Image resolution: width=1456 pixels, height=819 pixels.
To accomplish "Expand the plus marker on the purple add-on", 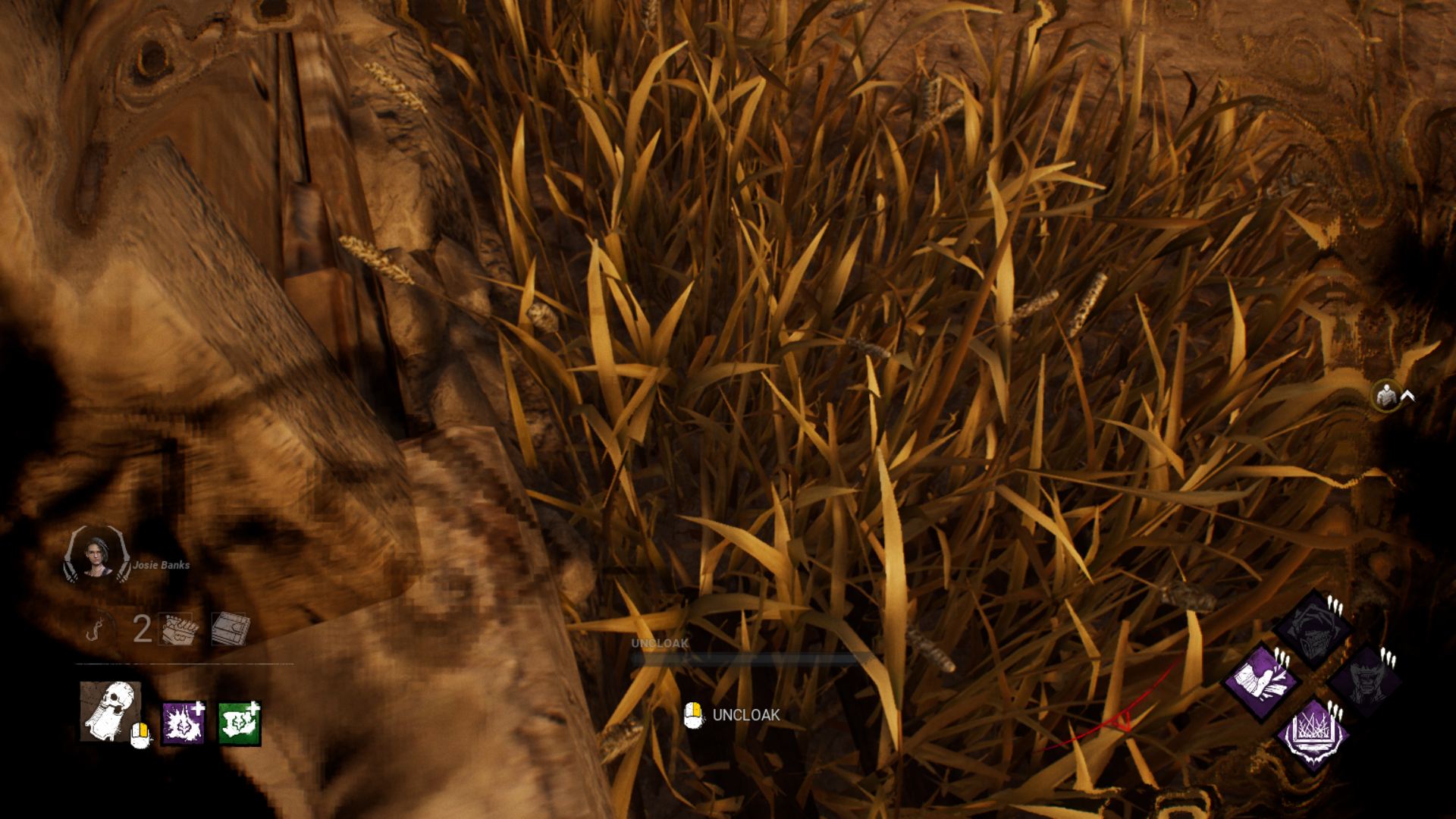I will pyautogui.click(x=198, y=708).
